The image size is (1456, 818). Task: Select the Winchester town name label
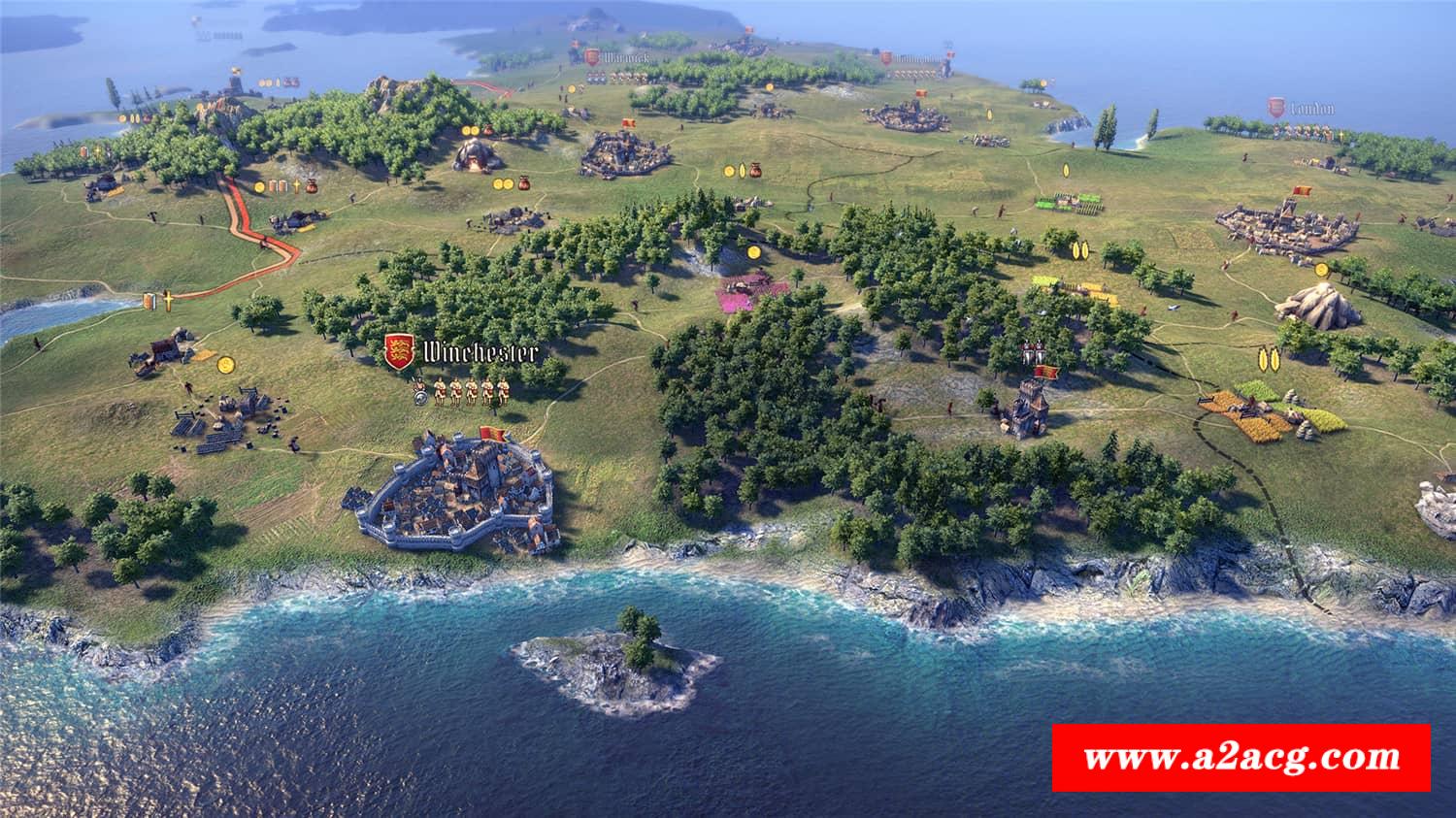(x=476, y=351)
